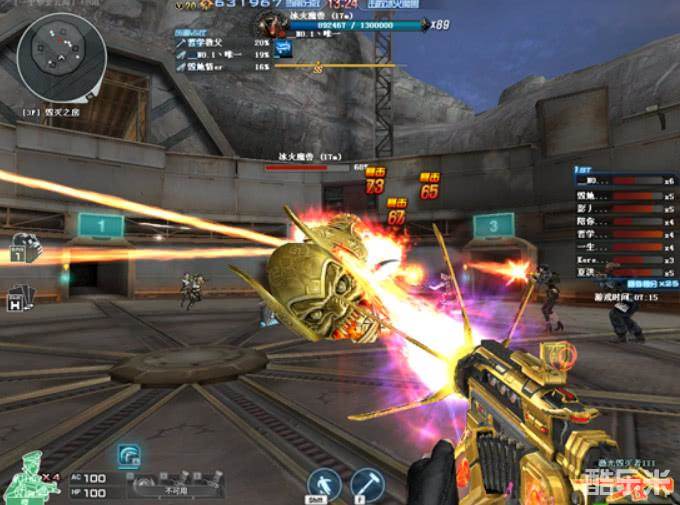
Task: Select the top player row in damage ranking
Action: click(221, 43)
